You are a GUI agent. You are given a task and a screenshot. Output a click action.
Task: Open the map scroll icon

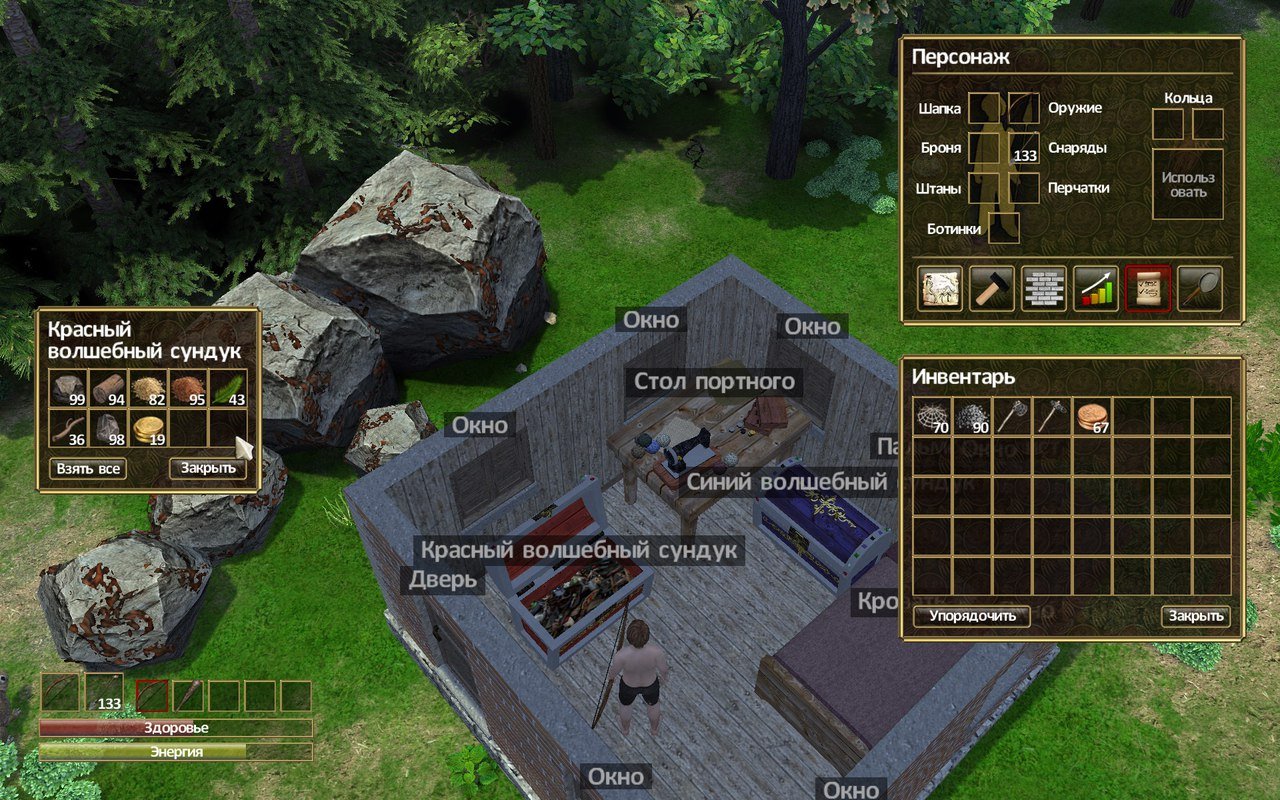940,289
